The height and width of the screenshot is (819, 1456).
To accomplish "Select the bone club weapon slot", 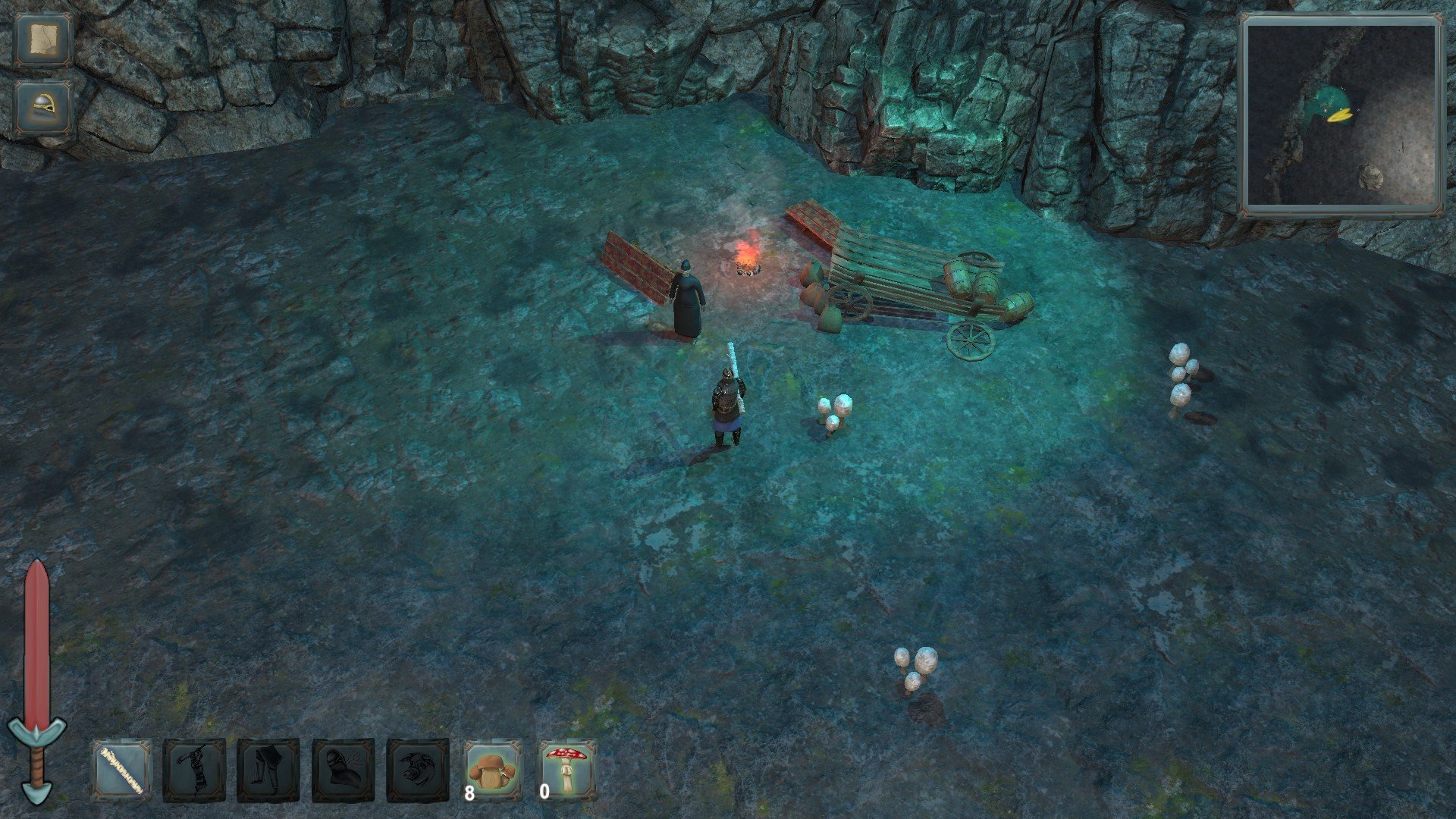I will pos(121,770).
